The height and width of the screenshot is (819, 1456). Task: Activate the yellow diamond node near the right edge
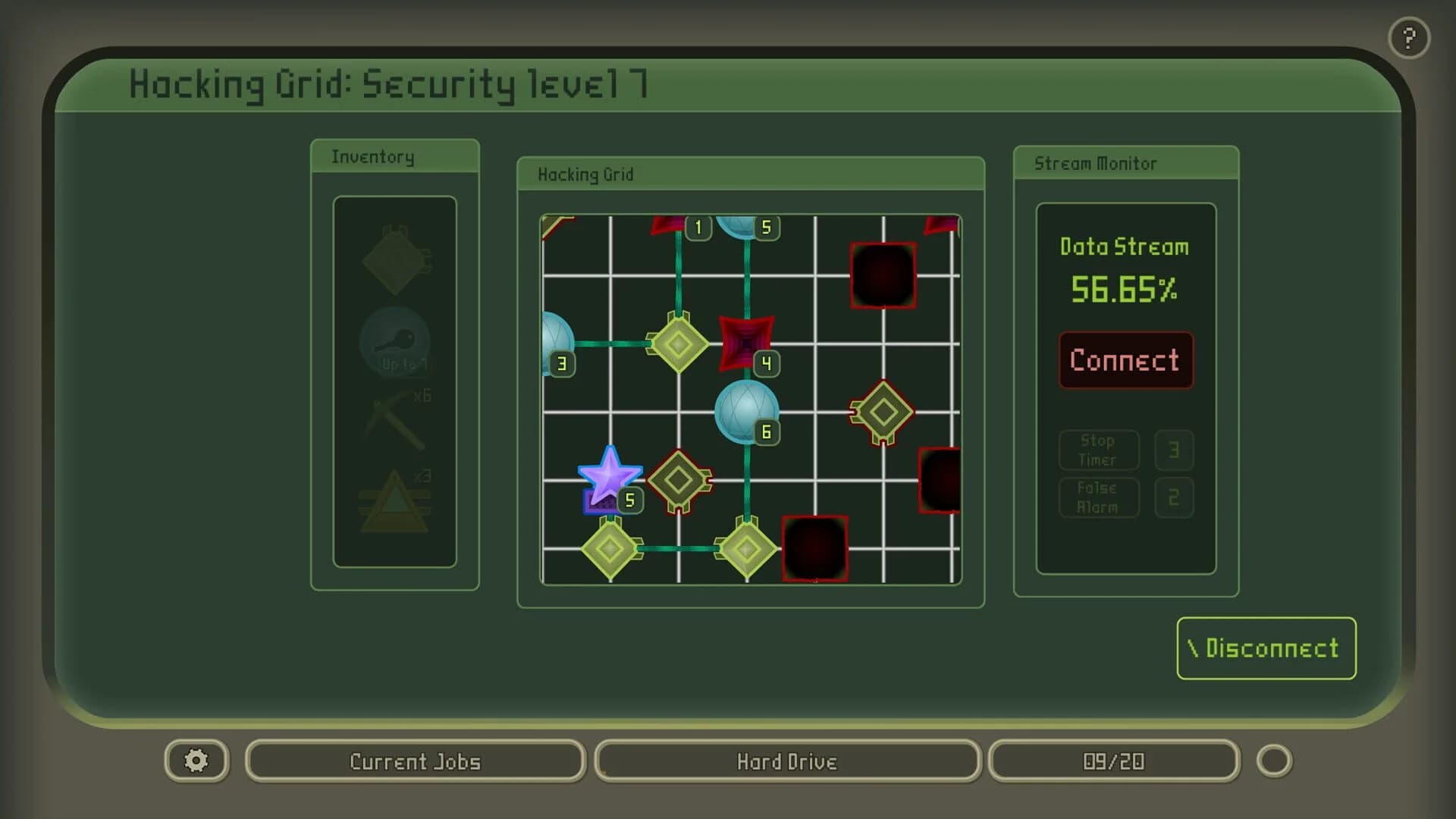point(882,413)
